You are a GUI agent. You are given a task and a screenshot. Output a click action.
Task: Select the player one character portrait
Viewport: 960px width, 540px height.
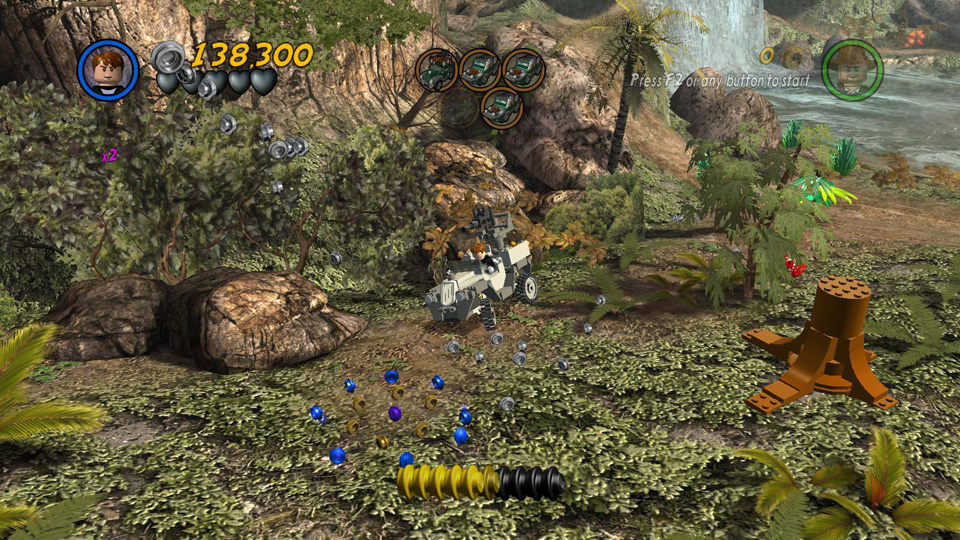pos(108,70)
